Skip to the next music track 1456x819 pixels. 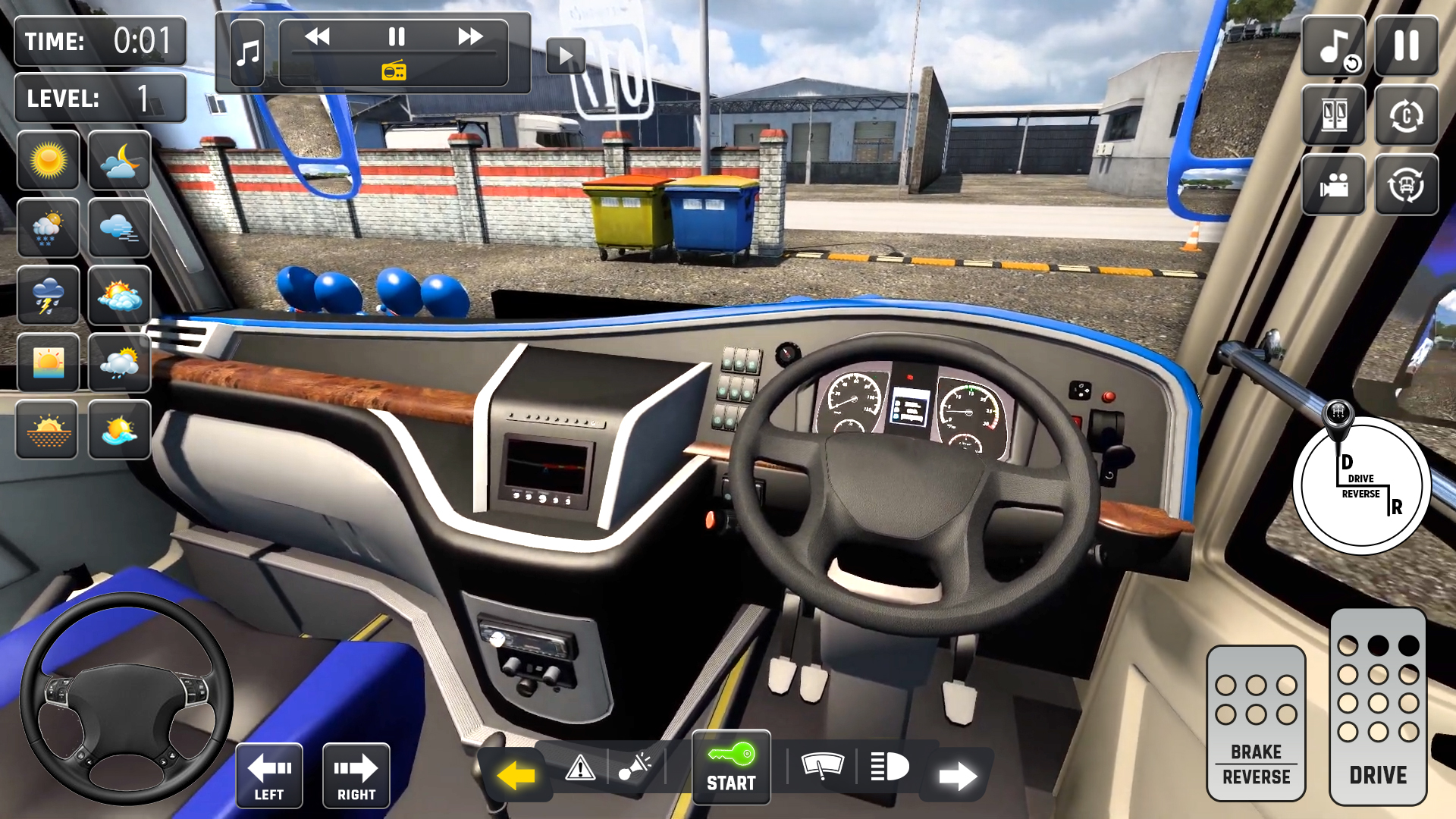470,35
